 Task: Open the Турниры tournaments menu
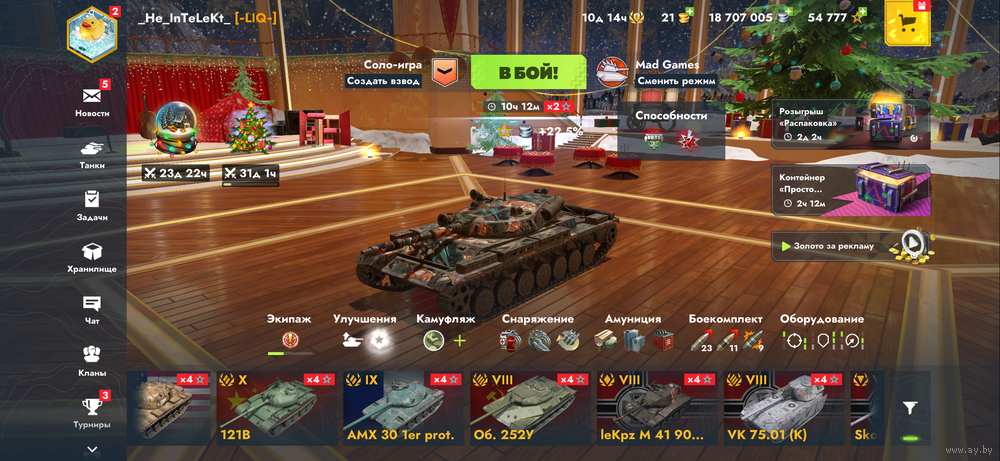click(x=92, y=410)
